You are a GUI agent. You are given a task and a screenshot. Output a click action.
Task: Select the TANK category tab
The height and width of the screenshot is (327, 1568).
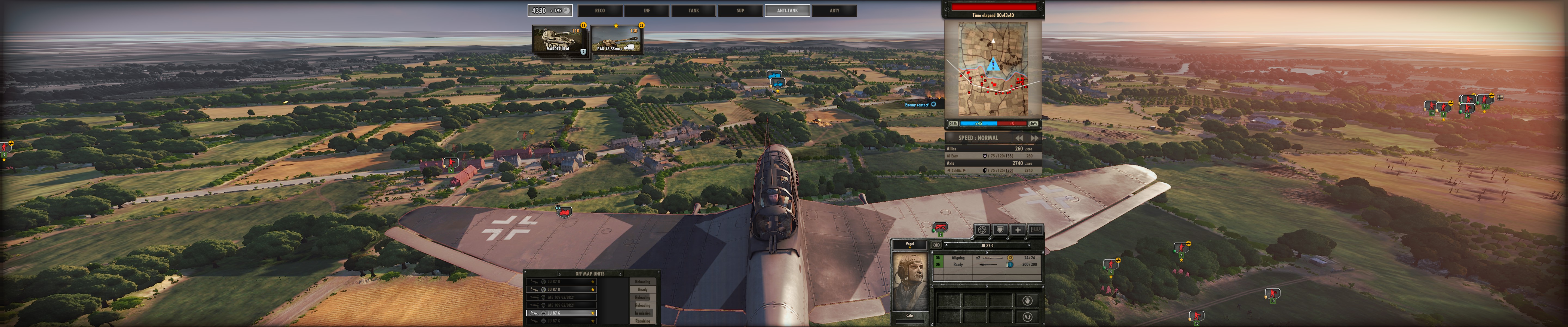[x=693, y=10]
